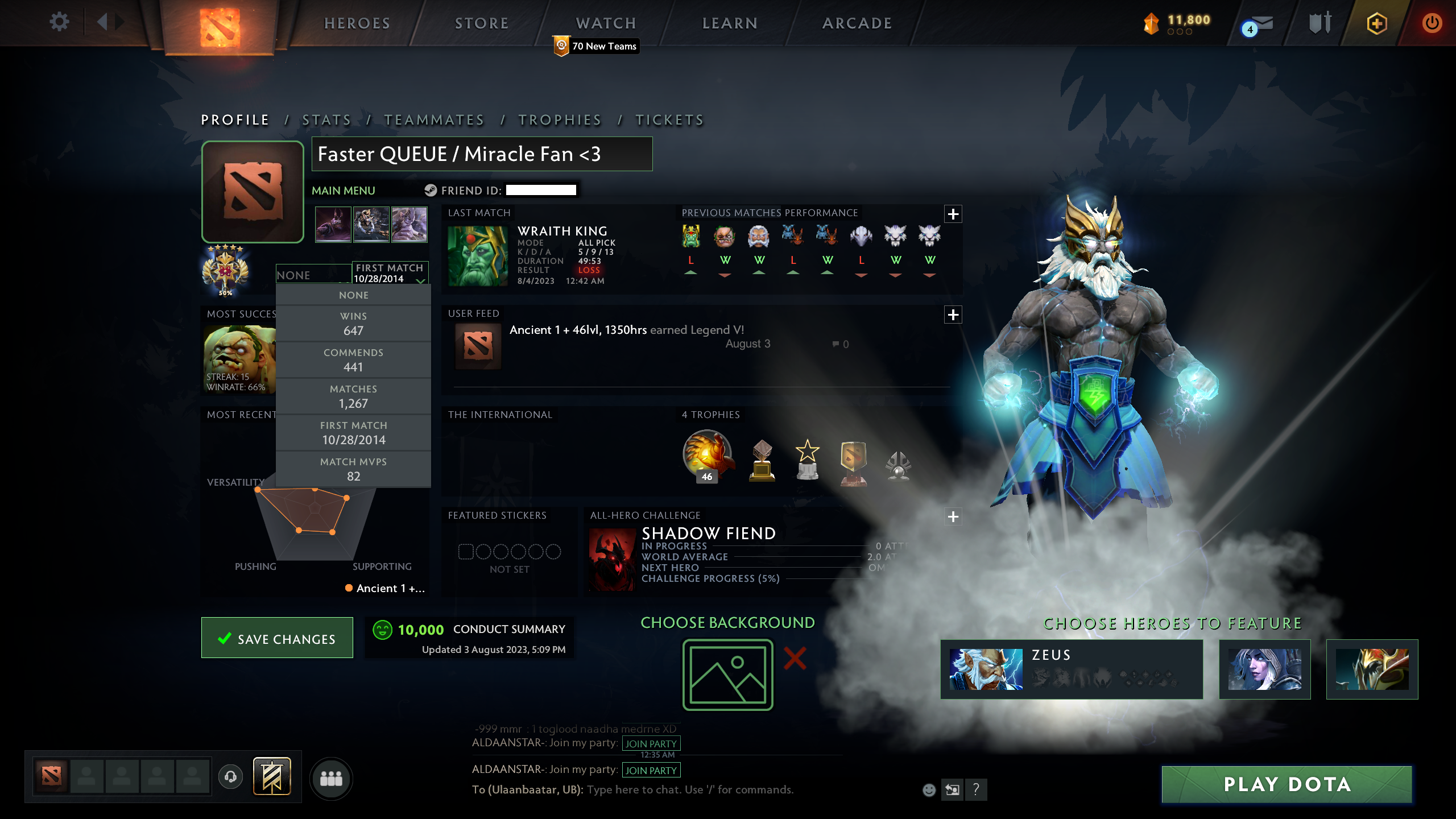Click the Steam icon beside Friend ID

(x=431, y=190)
